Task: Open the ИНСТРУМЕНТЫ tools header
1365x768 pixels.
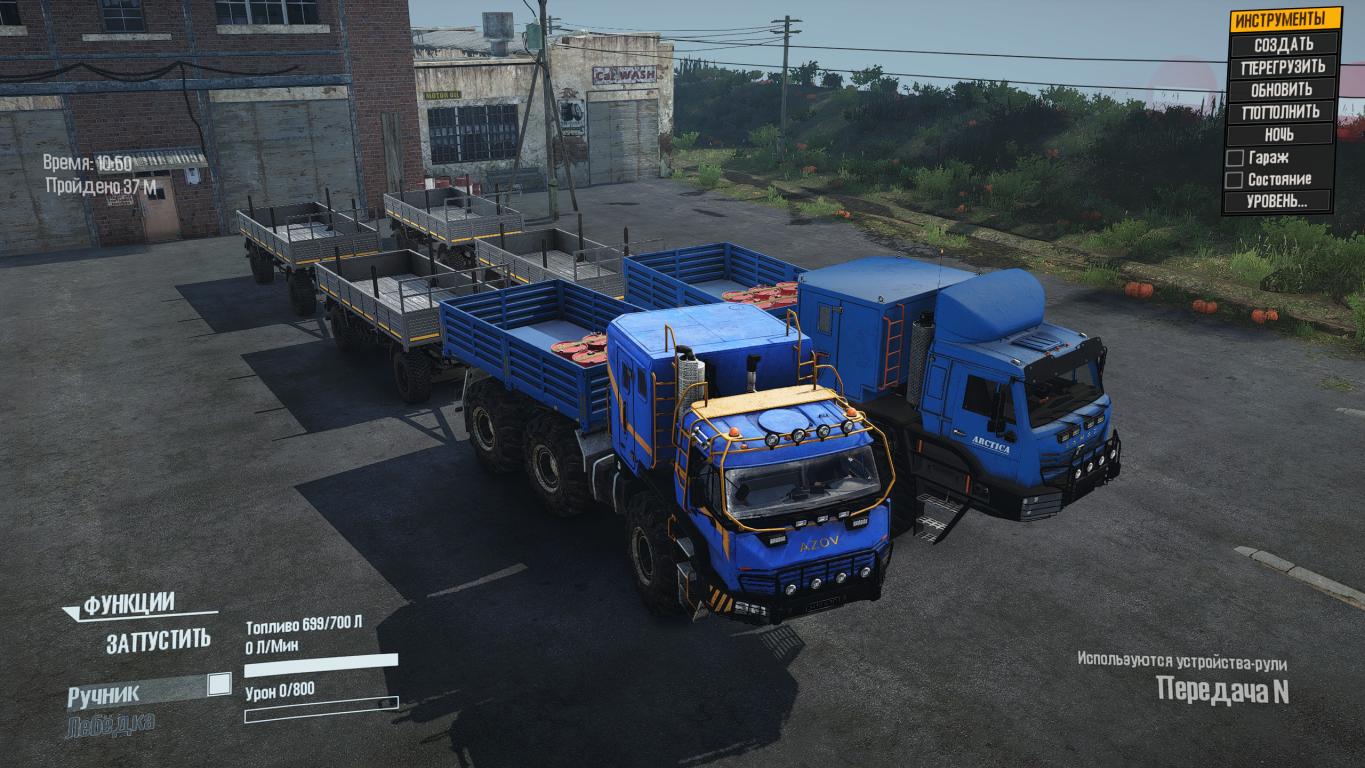Action: pyautogui.click(x=1283, y=20)
